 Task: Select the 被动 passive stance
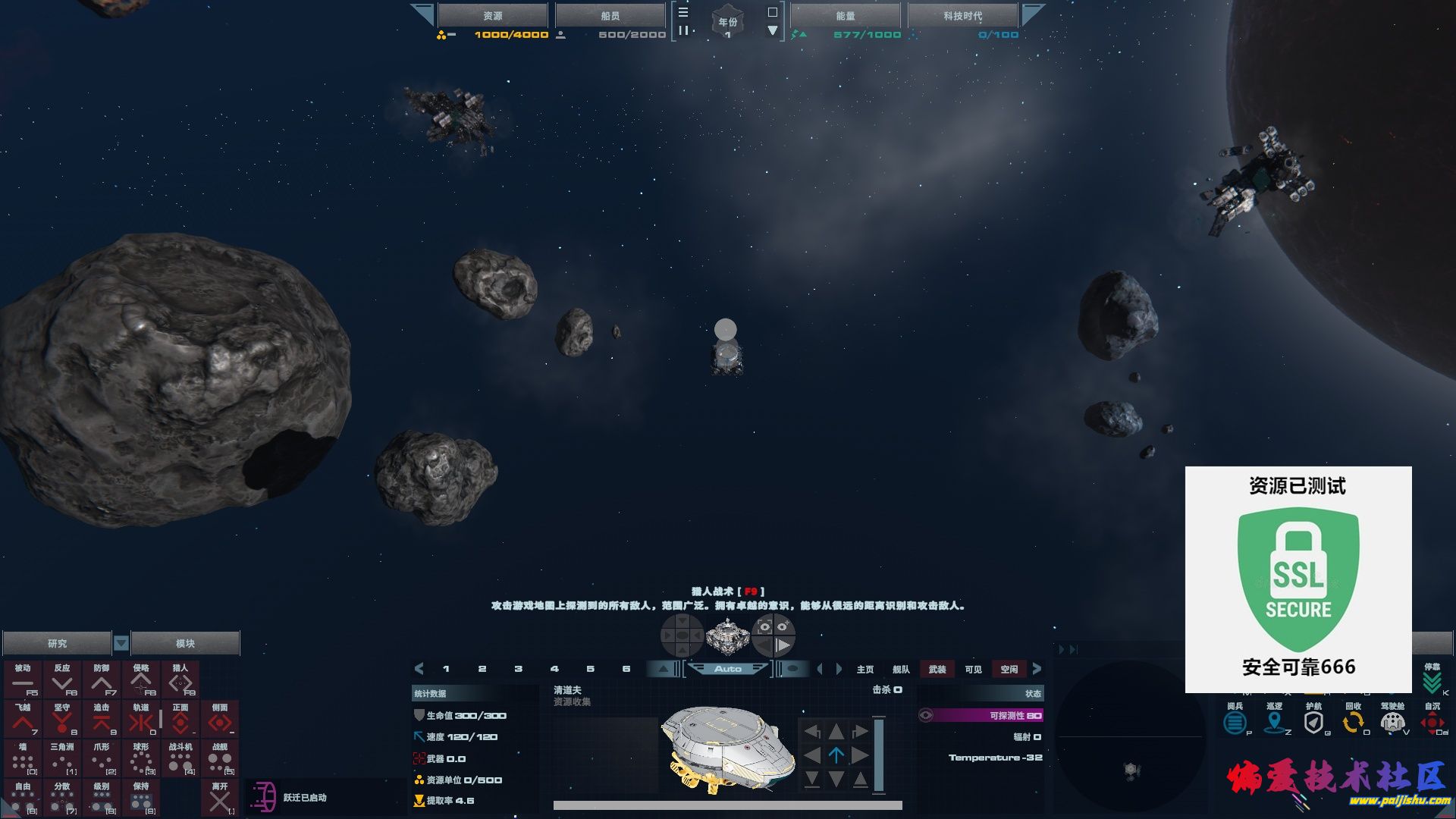pos(23,679)
